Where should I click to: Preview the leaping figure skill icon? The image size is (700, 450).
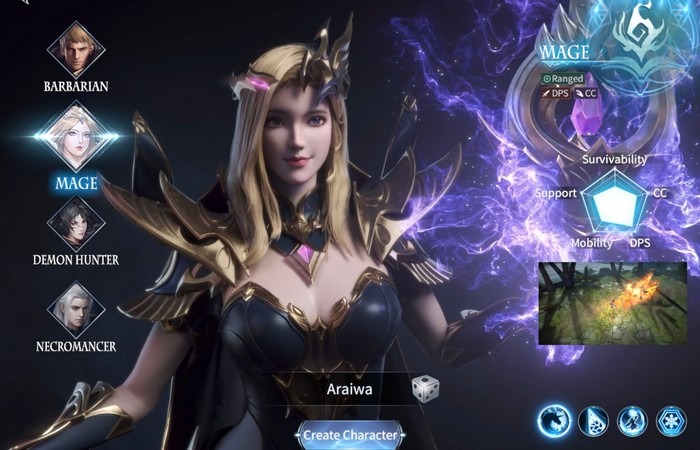633,421
